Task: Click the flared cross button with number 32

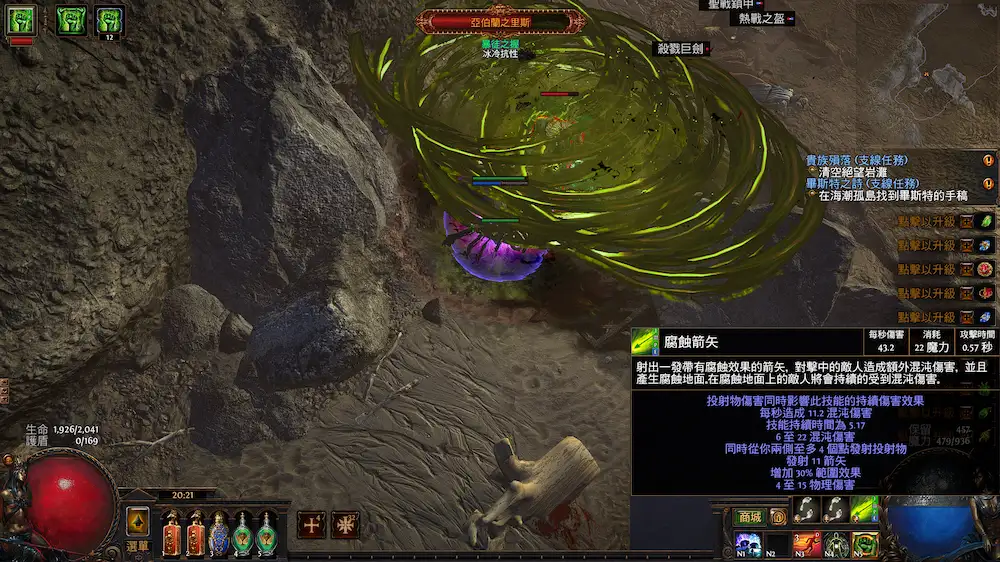Action: (x=346, y=524)
